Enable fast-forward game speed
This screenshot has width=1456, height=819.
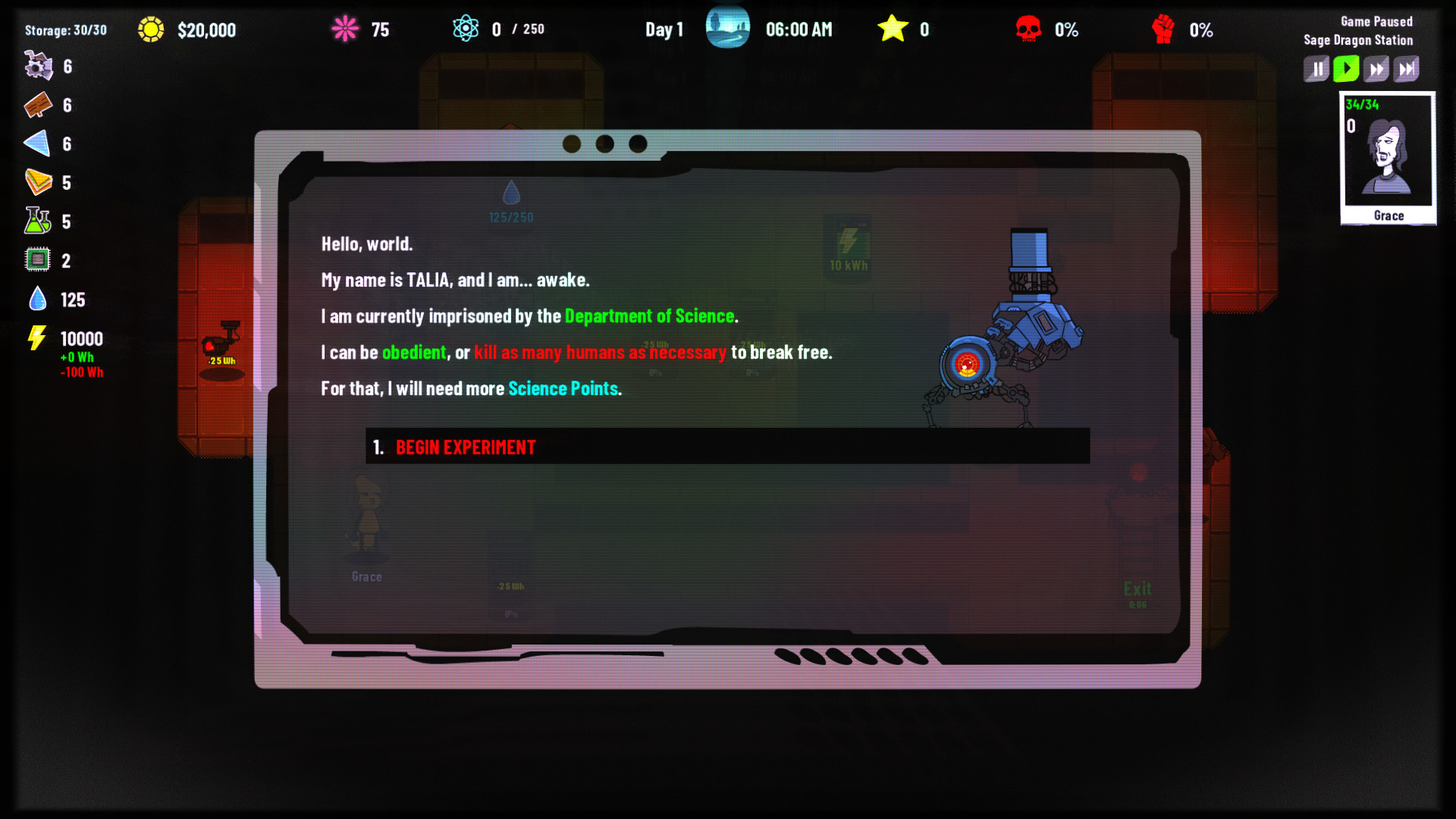pyautogui.click(x=1377, y=68)
